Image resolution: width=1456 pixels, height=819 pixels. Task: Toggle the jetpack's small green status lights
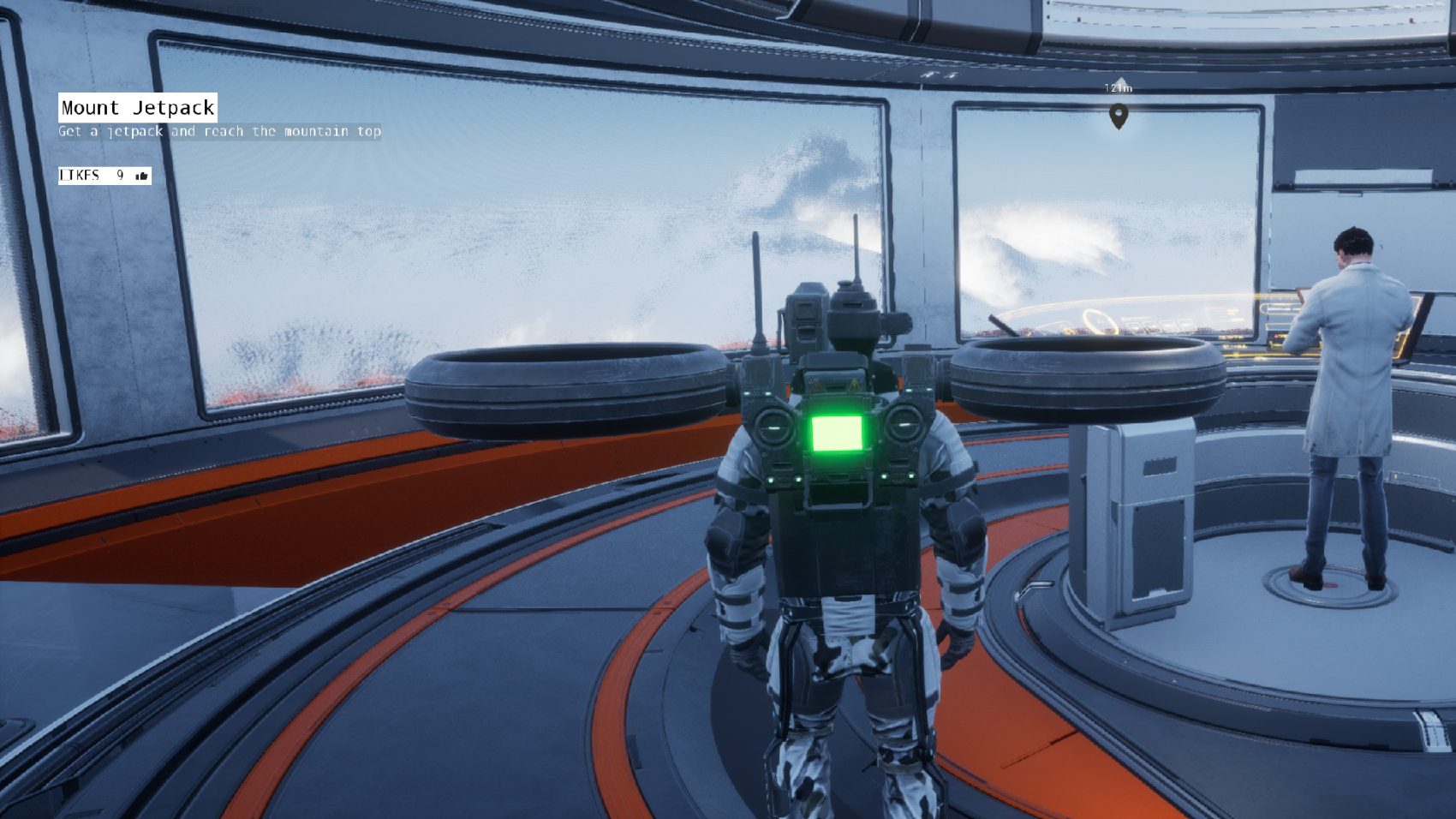771,479
